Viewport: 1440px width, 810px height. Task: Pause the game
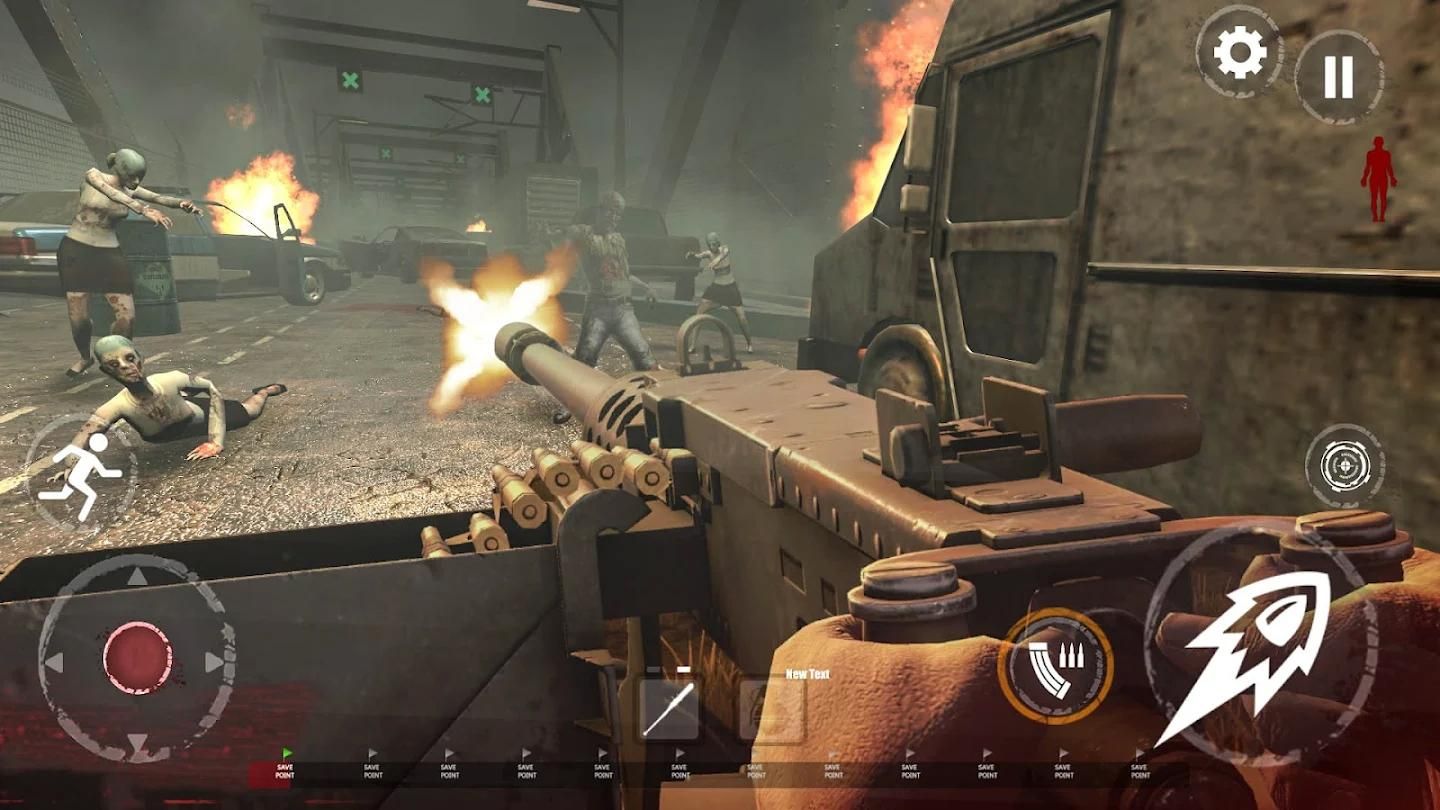coord(1339,77)
